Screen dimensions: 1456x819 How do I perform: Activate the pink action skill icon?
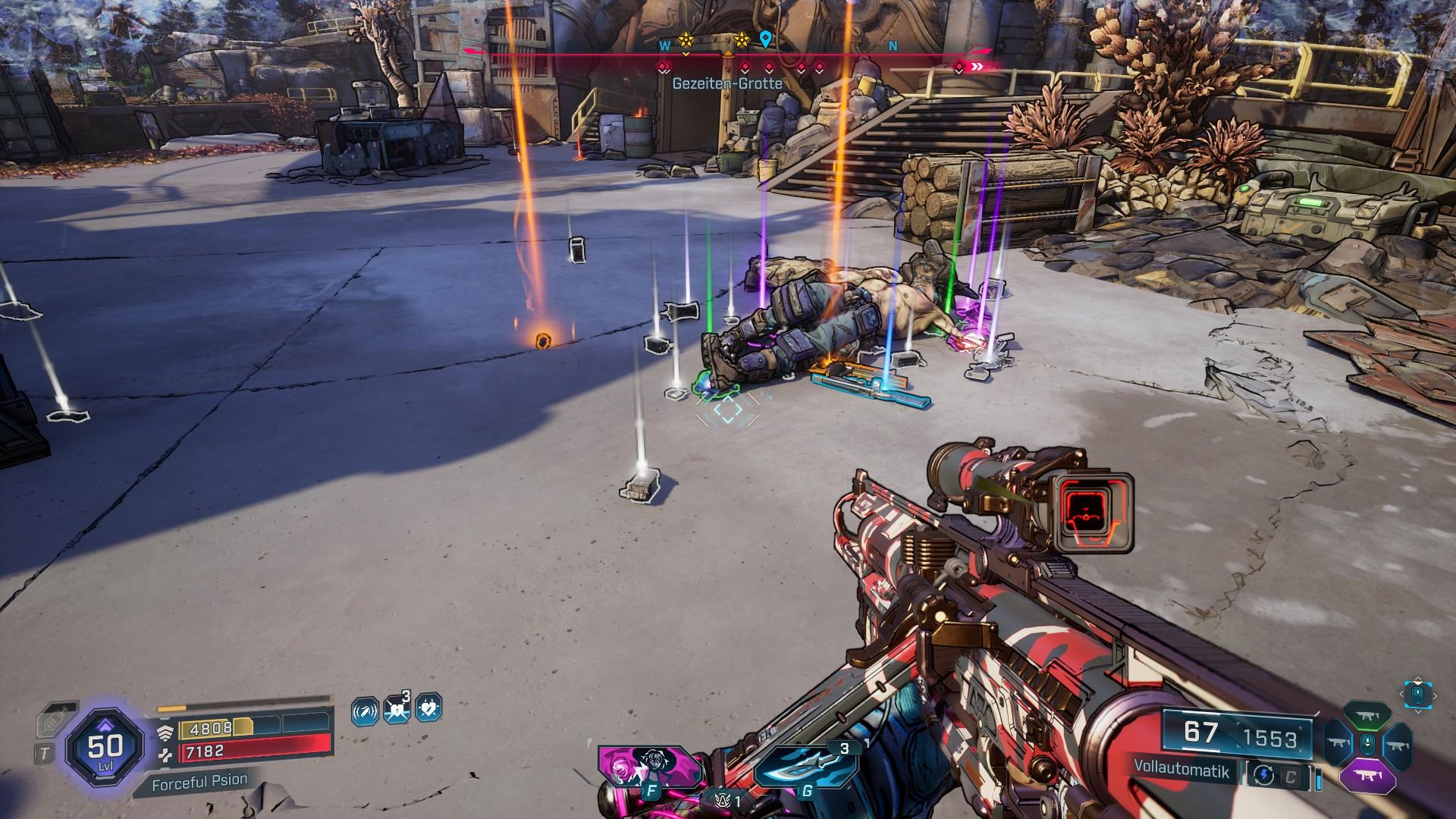649,765
